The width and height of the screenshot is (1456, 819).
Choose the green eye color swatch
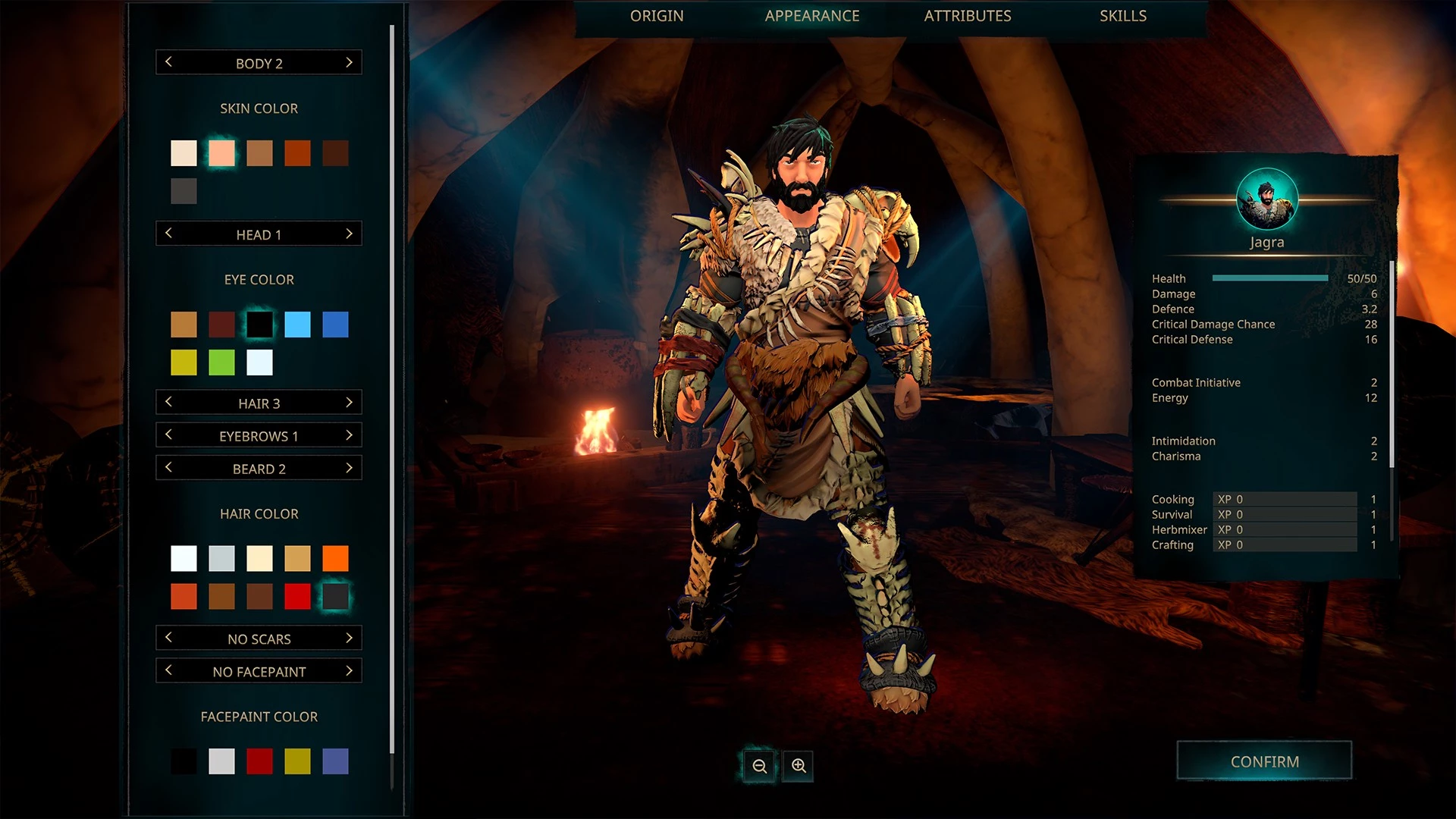point(221,362)
